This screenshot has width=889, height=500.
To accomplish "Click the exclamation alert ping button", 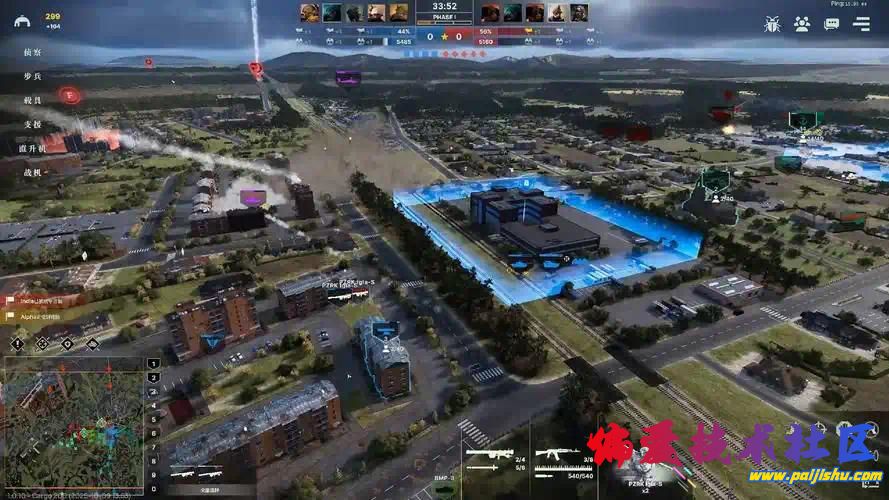I will click(18, 343).
